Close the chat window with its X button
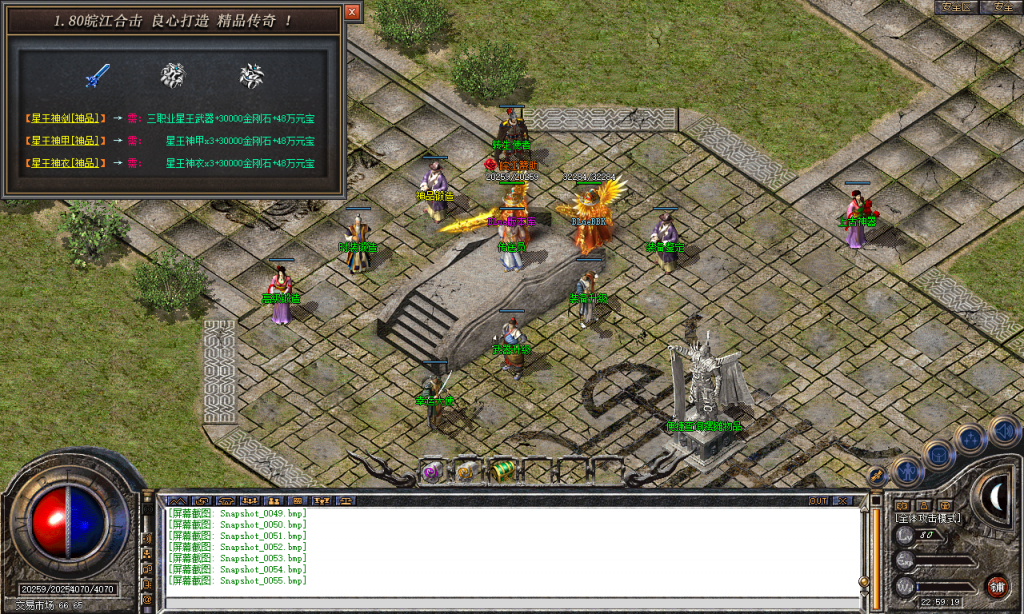This screenshot has width=1024, height=614. (x=843, y=499)
